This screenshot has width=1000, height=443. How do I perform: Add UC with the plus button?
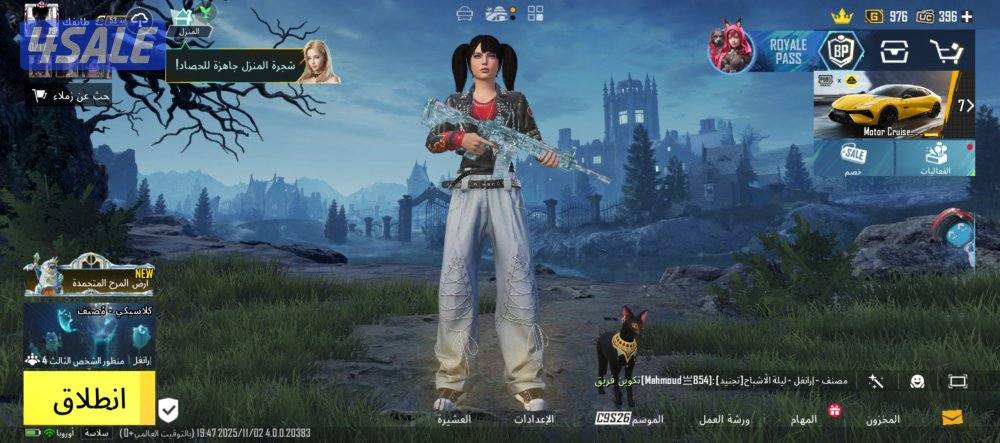pyautogui.click(x=966, y=16)
